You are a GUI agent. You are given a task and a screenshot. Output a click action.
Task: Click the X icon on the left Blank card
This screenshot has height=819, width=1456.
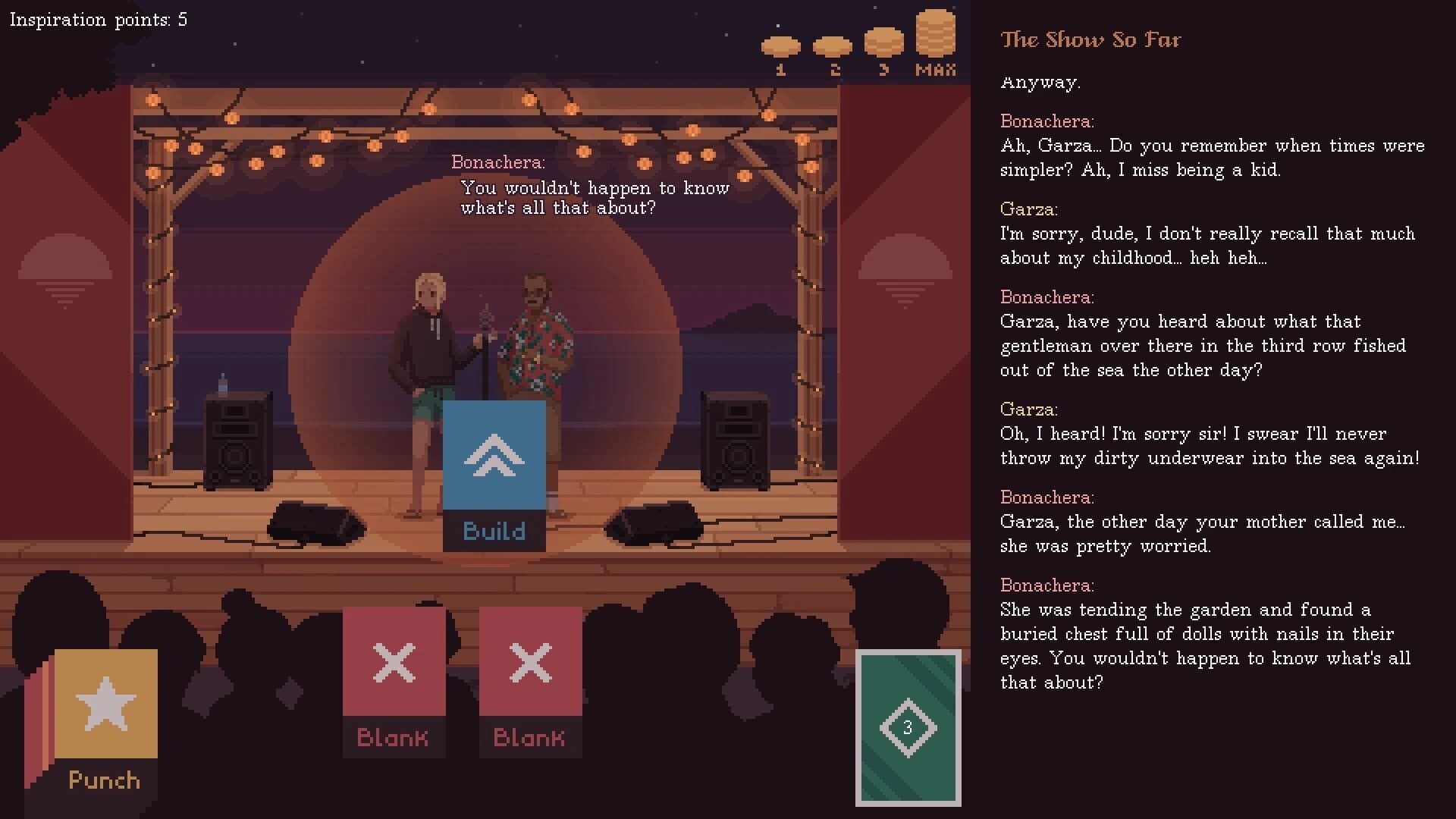tap(394, 661)
